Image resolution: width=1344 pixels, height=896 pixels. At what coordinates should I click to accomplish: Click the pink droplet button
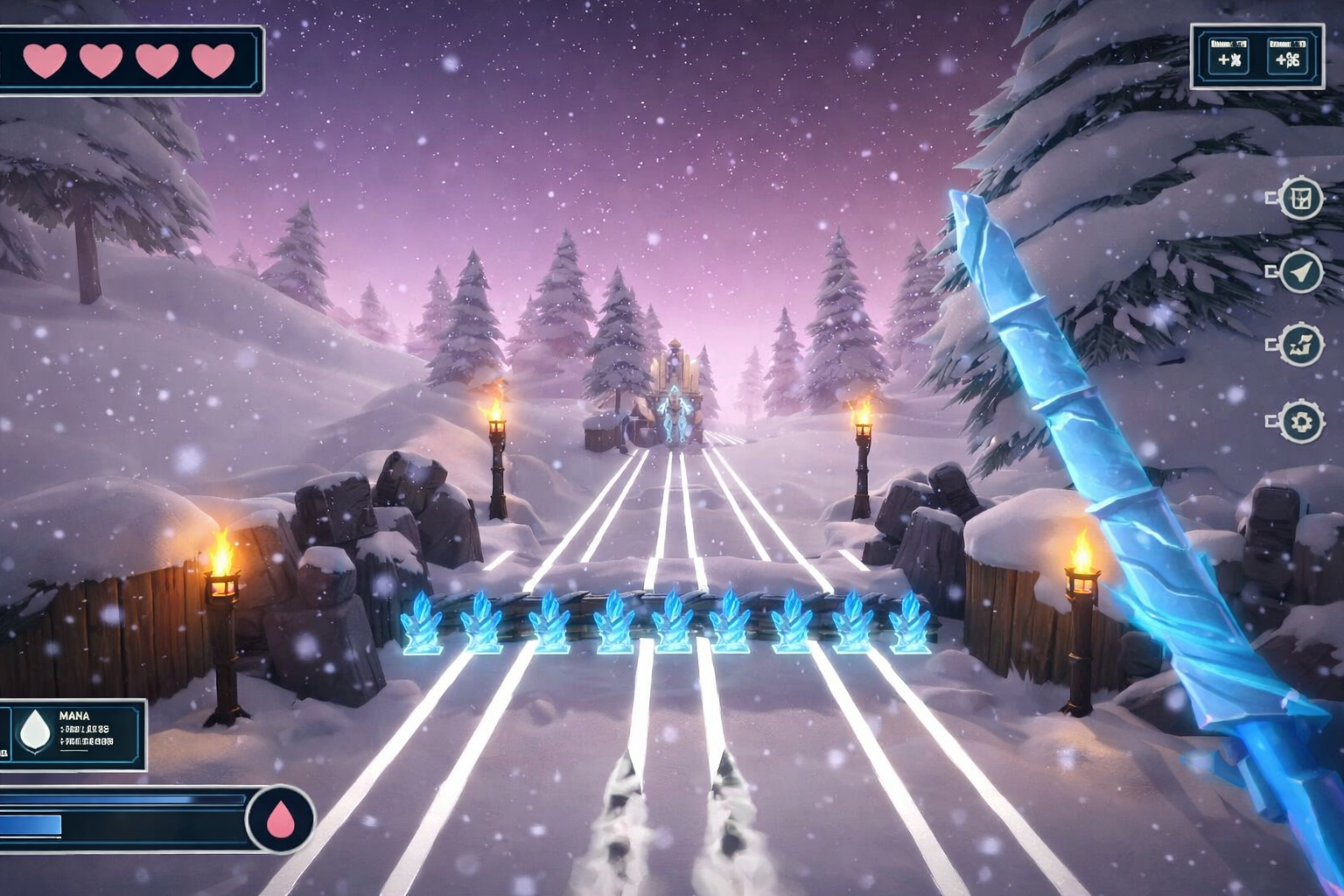[280, 820]
